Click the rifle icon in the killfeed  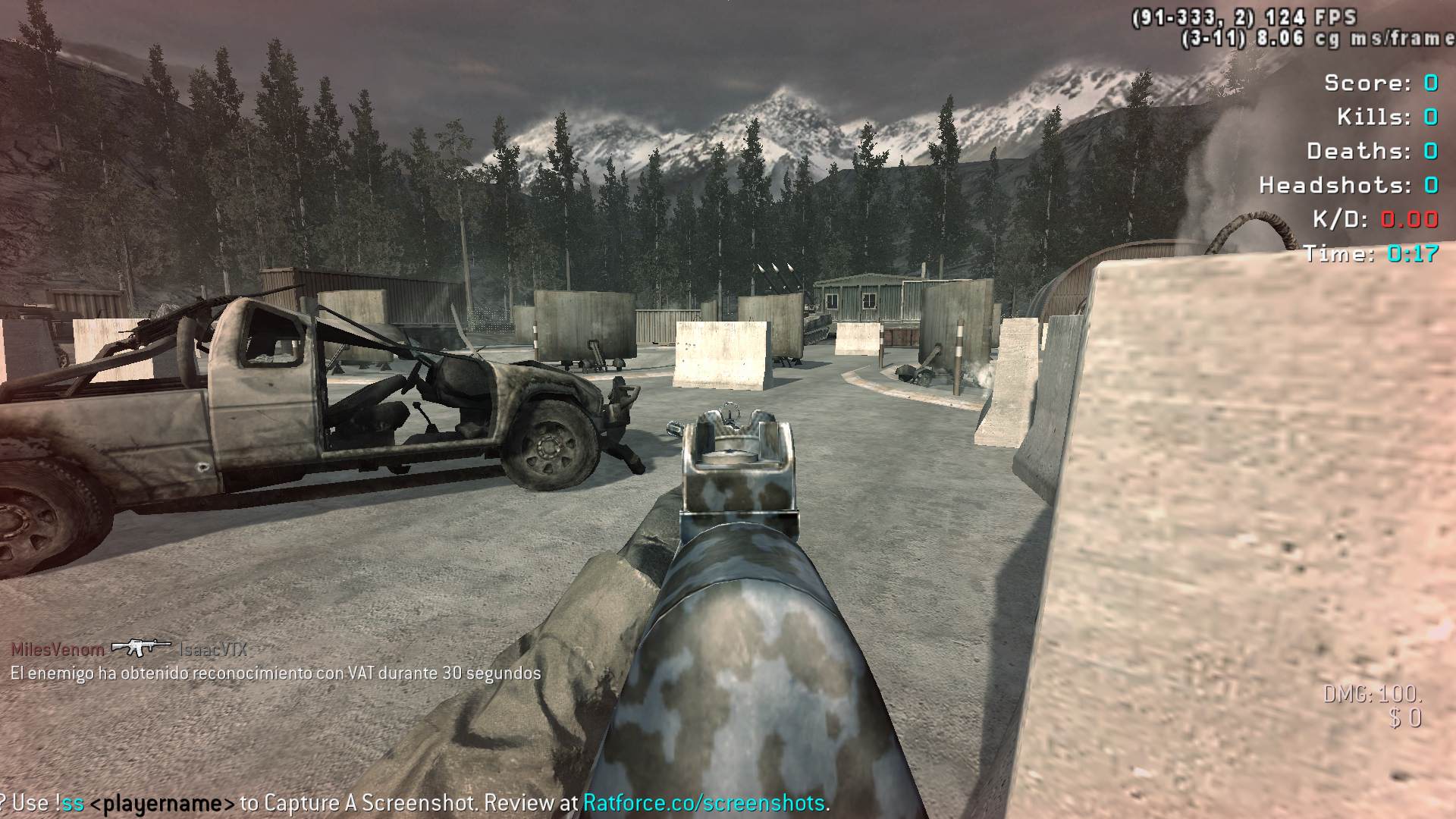point(140,647)
